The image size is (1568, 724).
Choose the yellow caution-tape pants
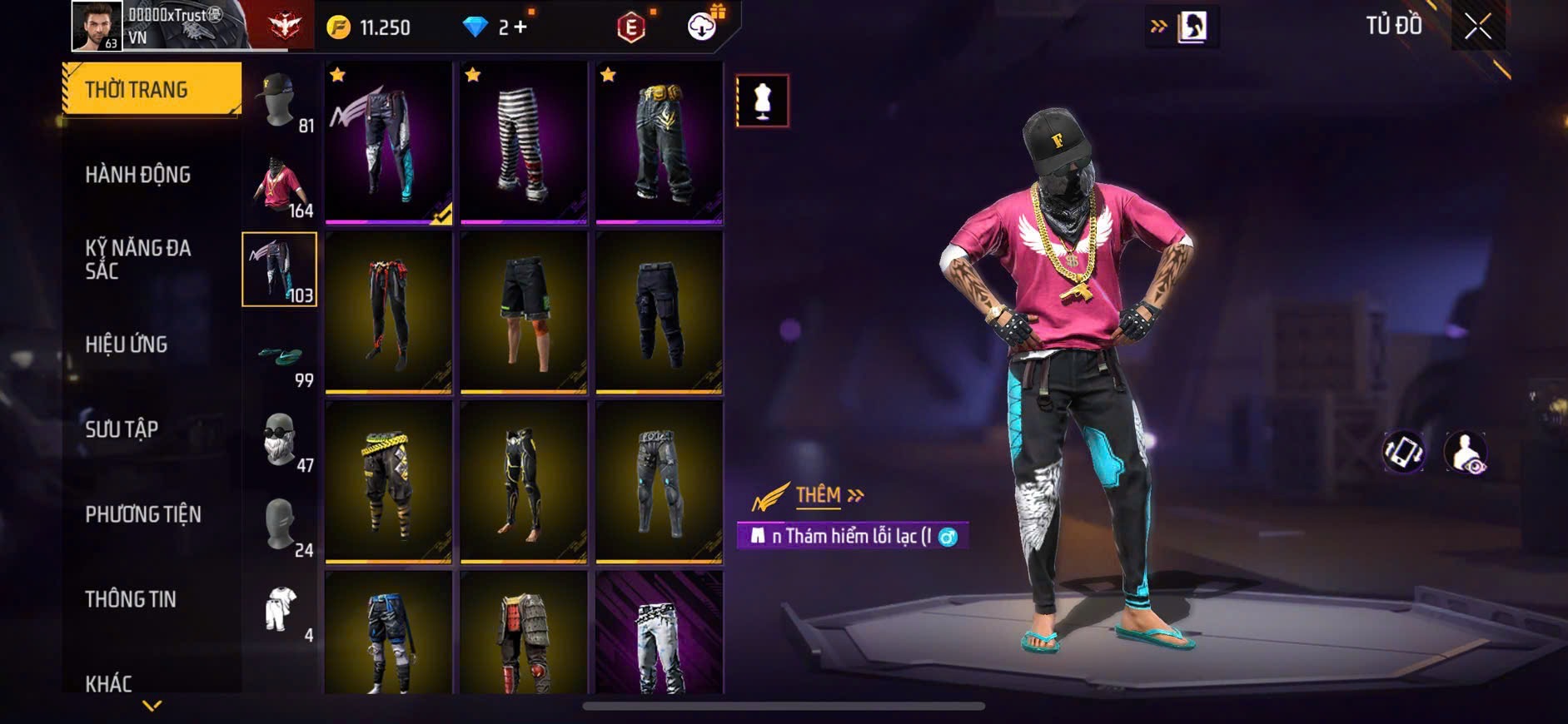(x=388, y=483)
